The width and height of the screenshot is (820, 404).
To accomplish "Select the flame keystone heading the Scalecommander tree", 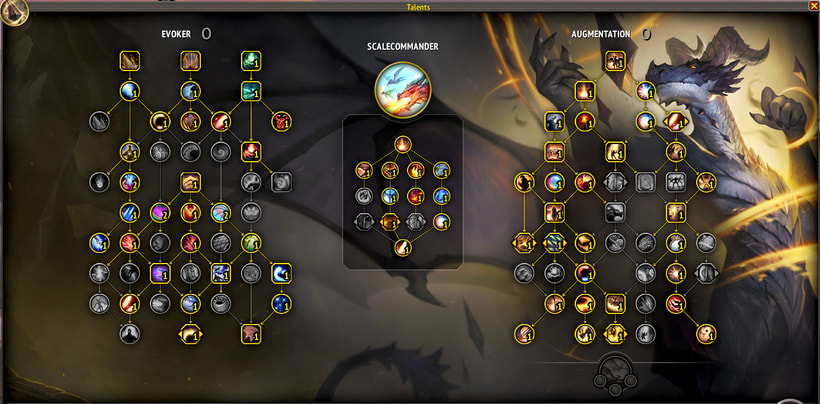I will tap(402, 144).
